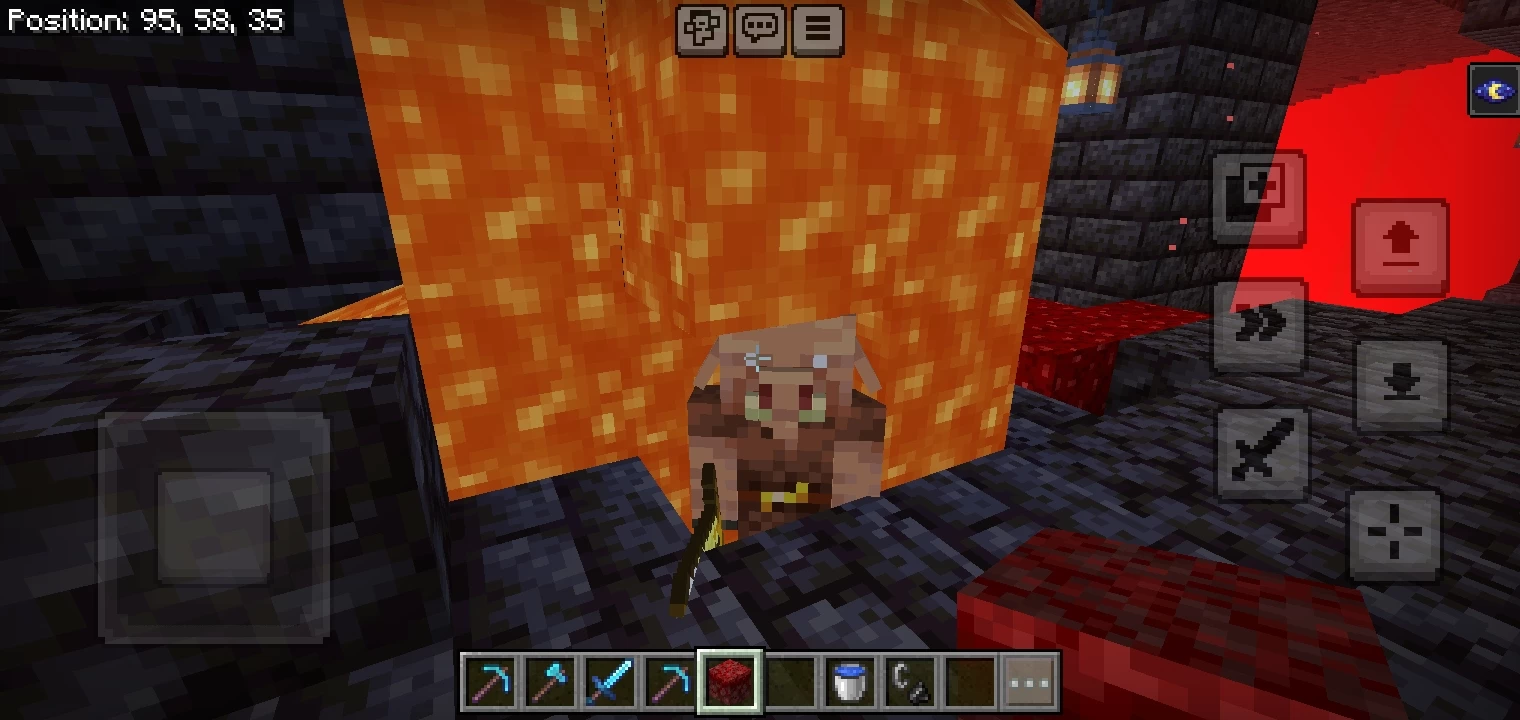
Task: Open the pause menu hamburger button
Action: point(817,29)
